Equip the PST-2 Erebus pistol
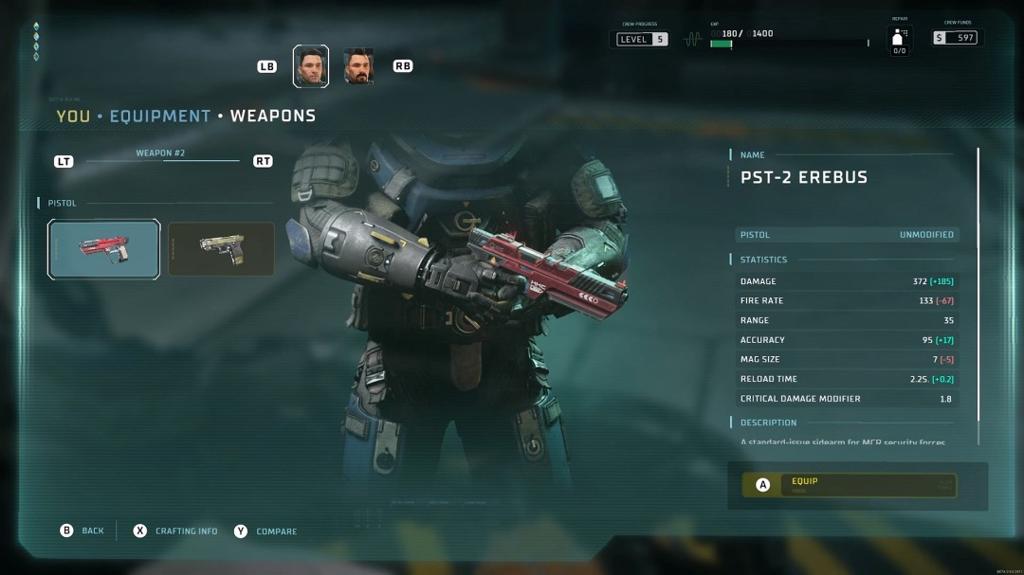Image resolution: width=1024 pixels, height=575 pixels. click(x=849, y=485)
